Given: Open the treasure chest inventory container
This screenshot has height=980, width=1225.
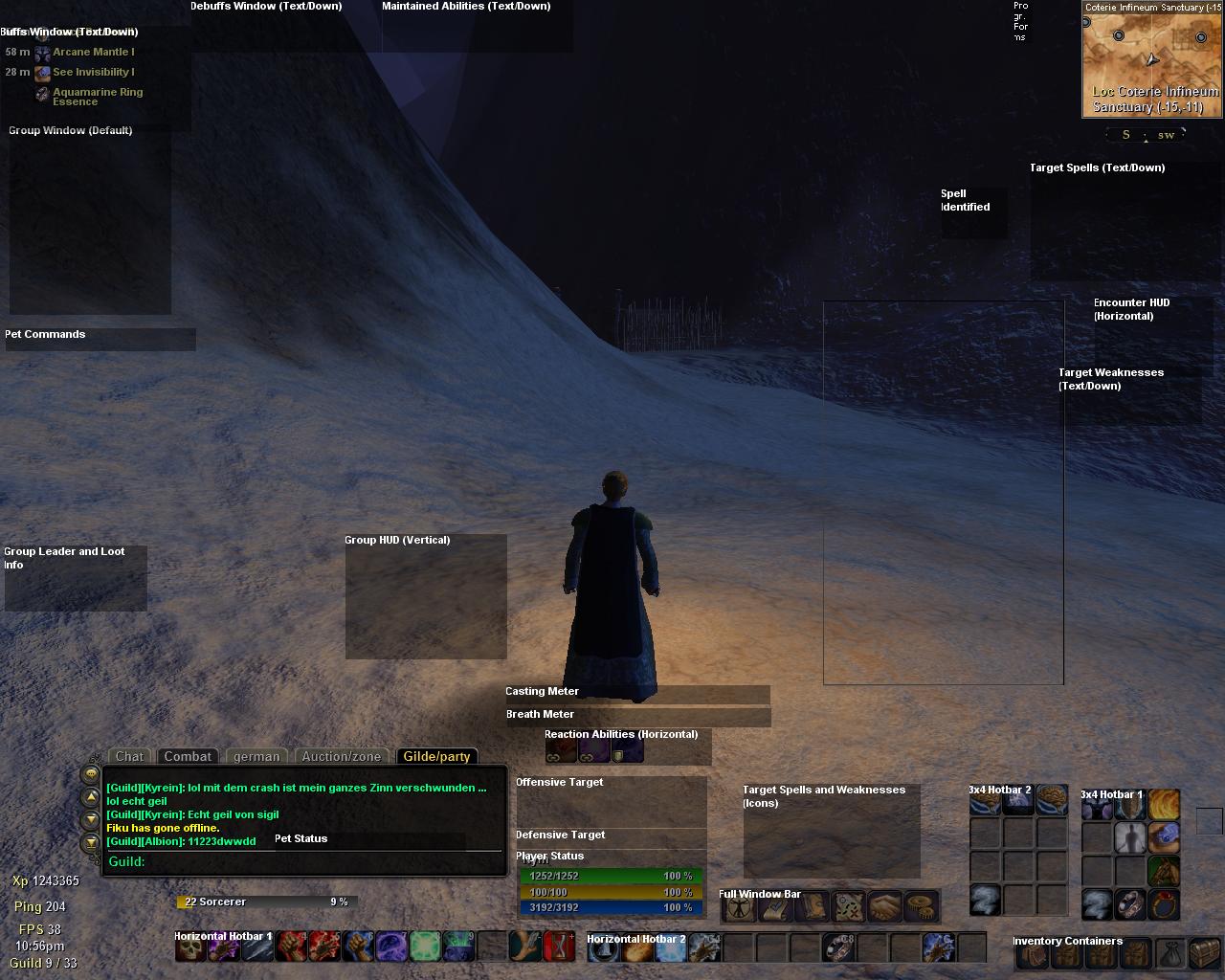Looking at the screenshot, I should (1203, 954).
